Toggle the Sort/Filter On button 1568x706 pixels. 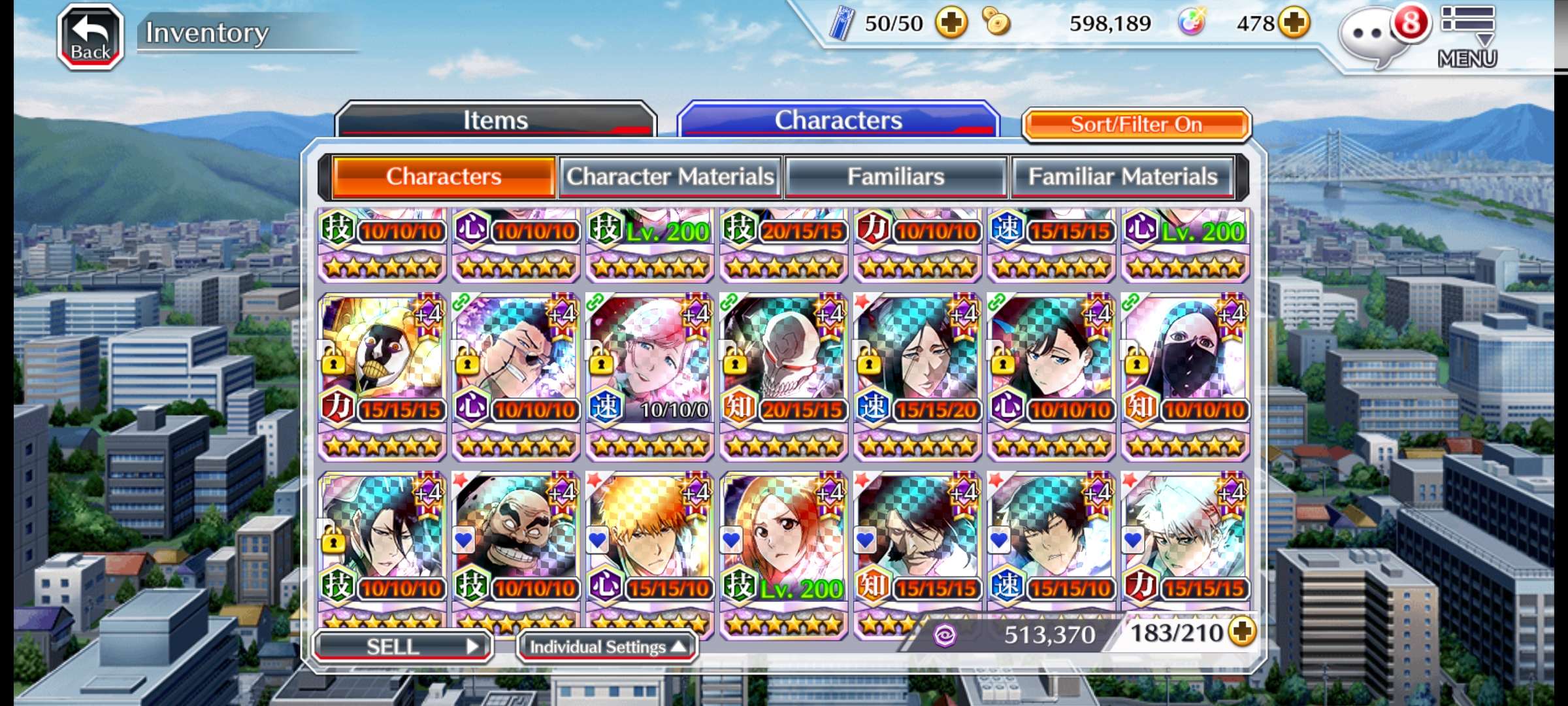tap(1136, 124)
